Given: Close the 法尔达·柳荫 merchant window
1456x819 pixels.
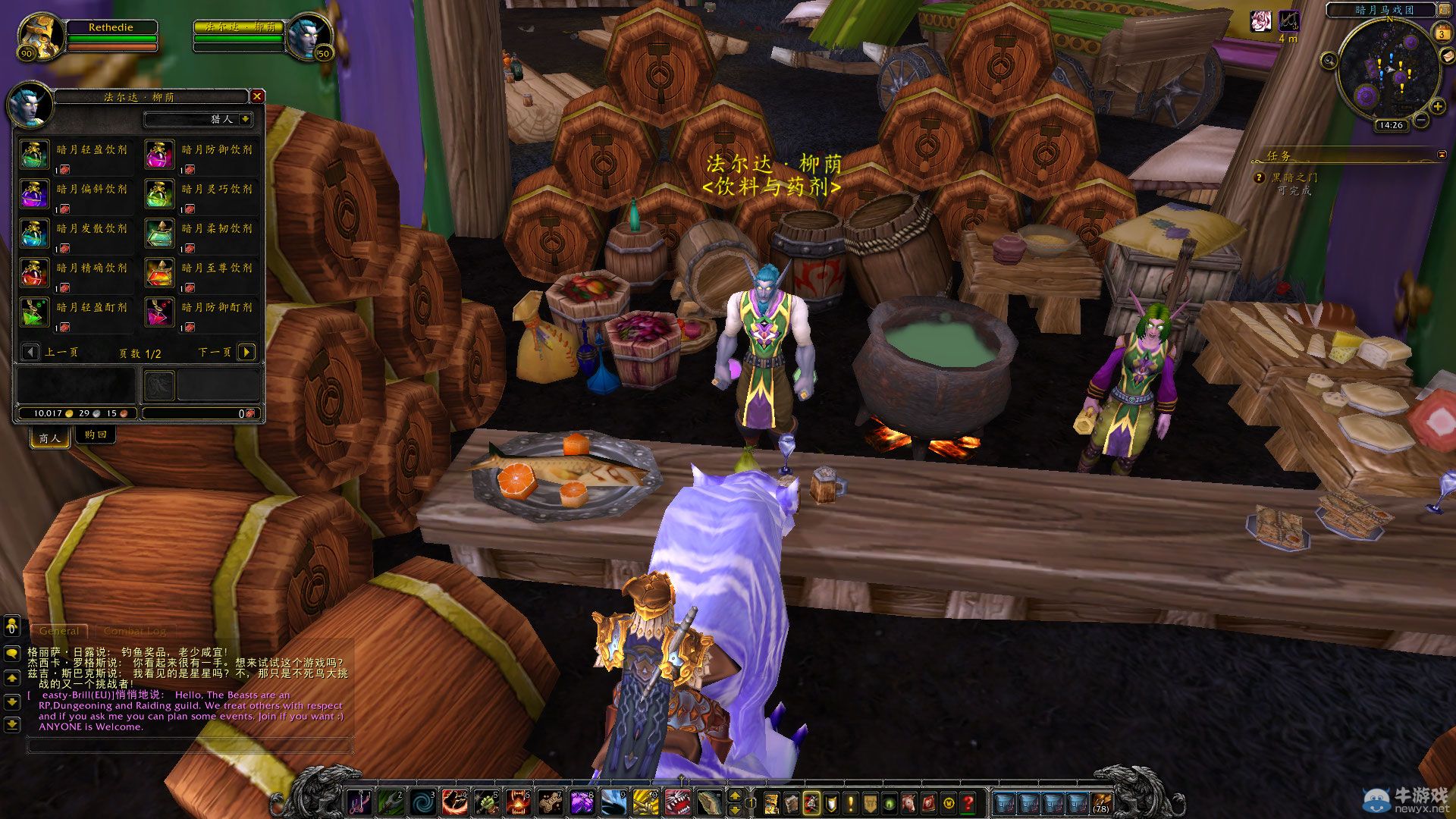Looking at the screenshot, I should 257,96.
